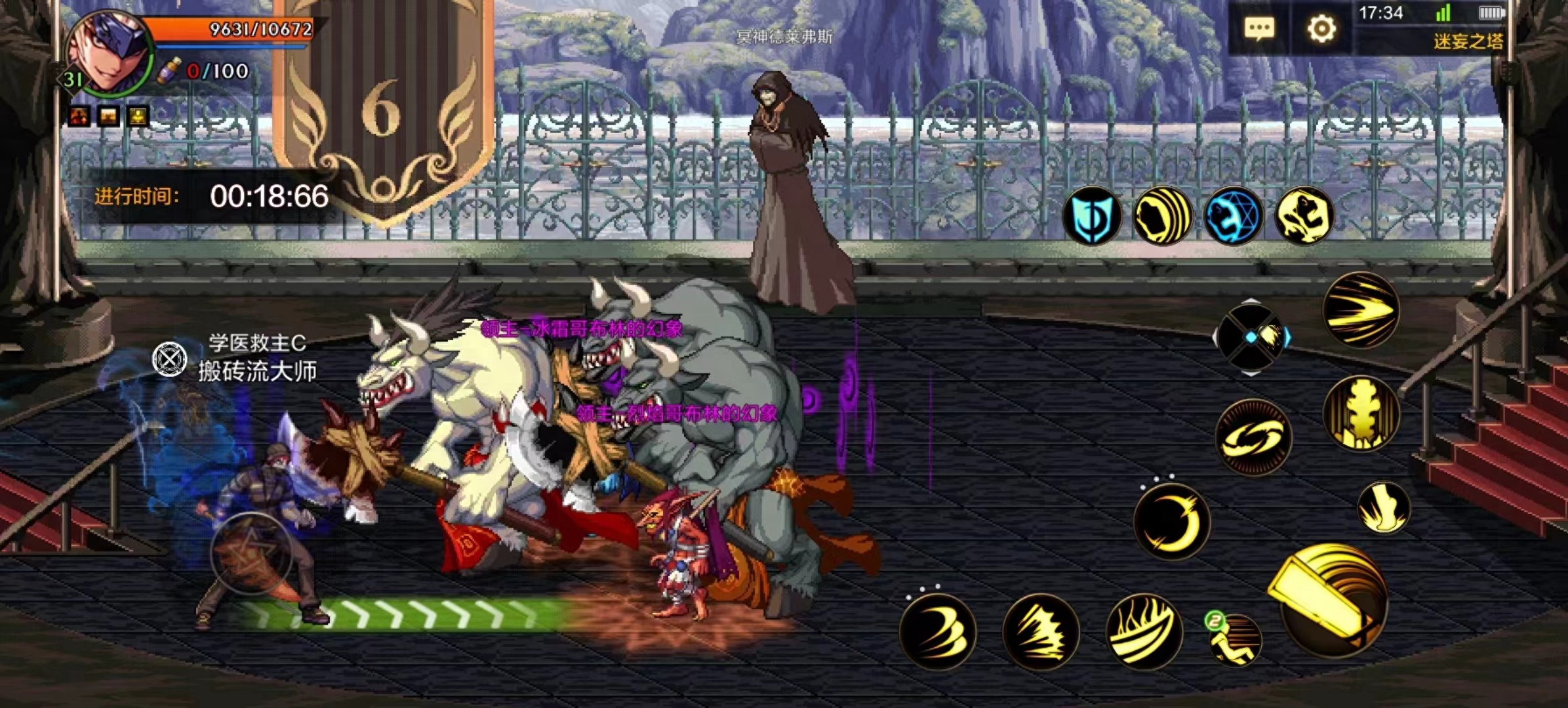Trigger the yellow flexing strongman buff skill
The image size is (1568, 708).
pyautogui.click(x=1304, y=216)
